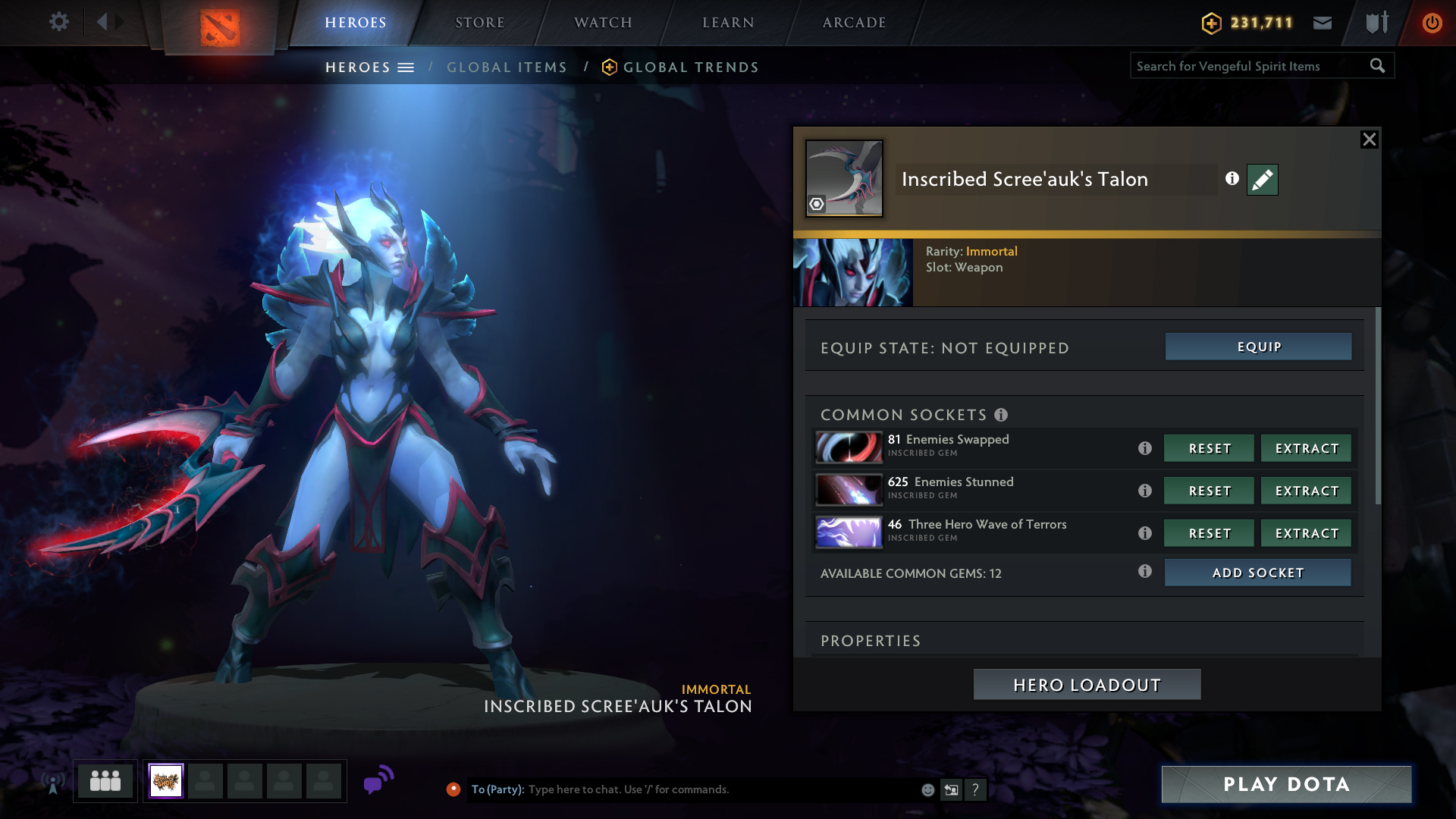Start matchmaking with Play Dota

1286,784
